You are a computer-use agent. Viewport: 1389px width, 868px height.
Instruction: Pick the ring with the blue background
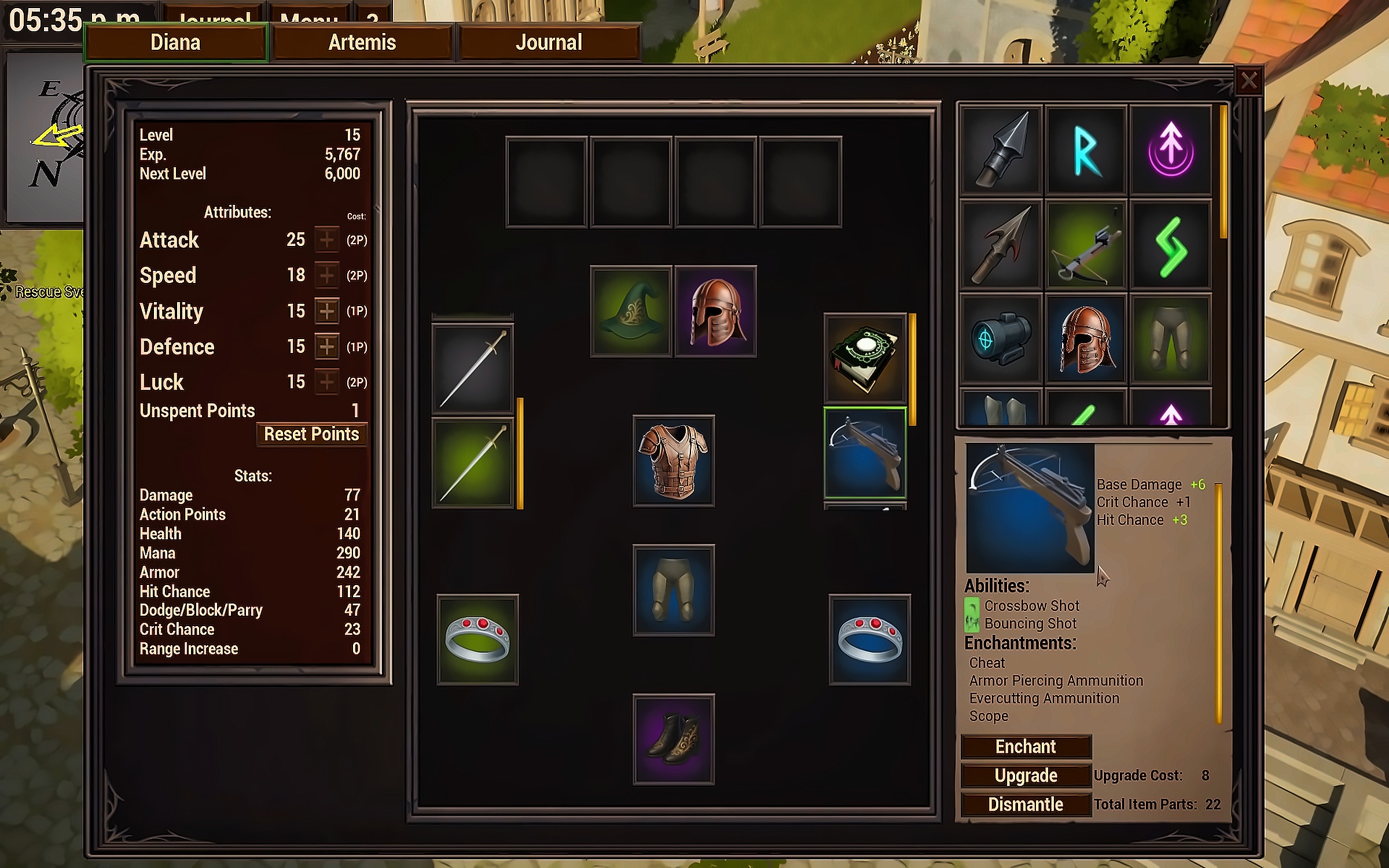(x=869, y=639)
